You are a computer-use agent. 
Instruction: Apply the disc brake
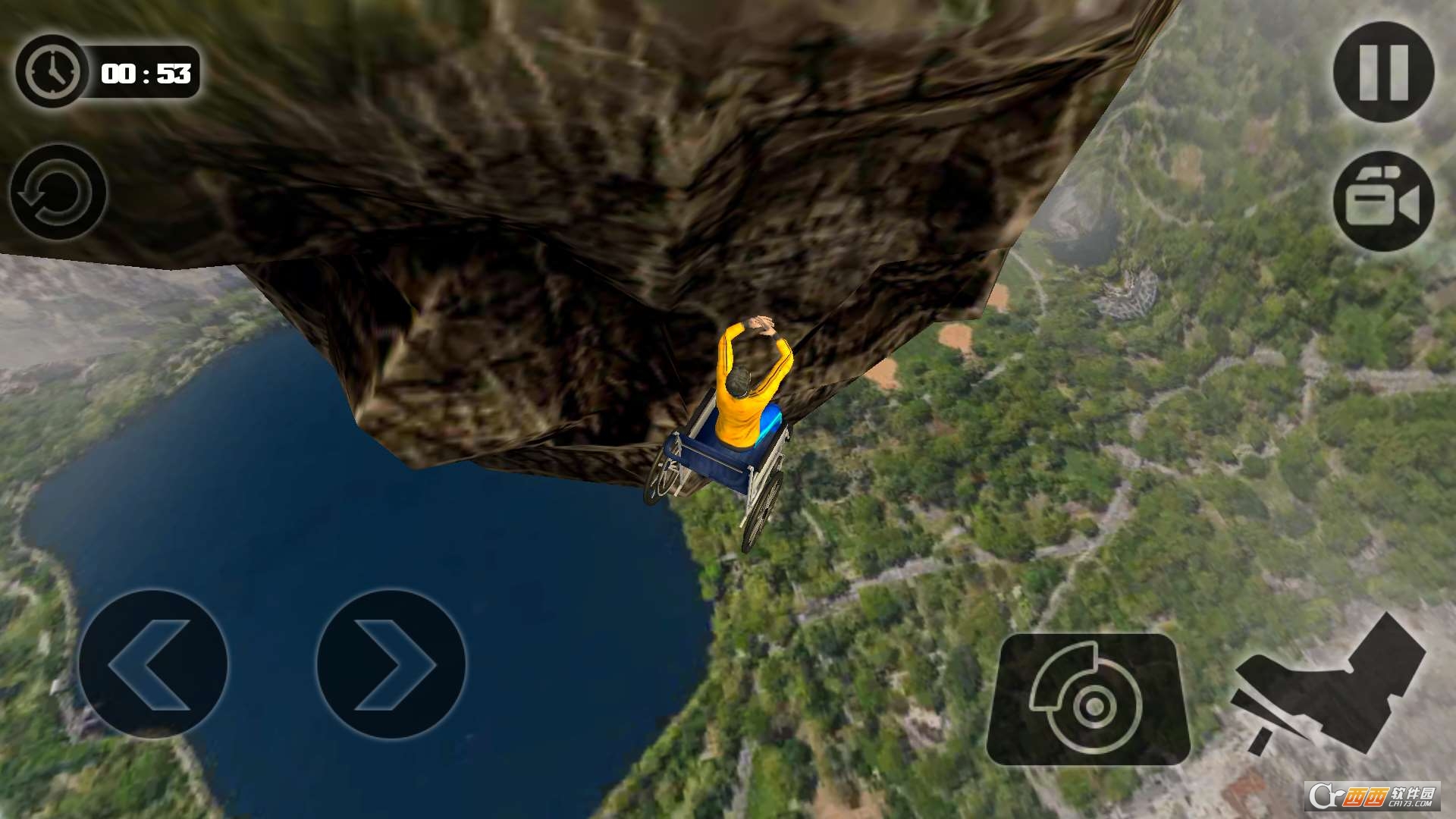click(x=1088, y=699)
